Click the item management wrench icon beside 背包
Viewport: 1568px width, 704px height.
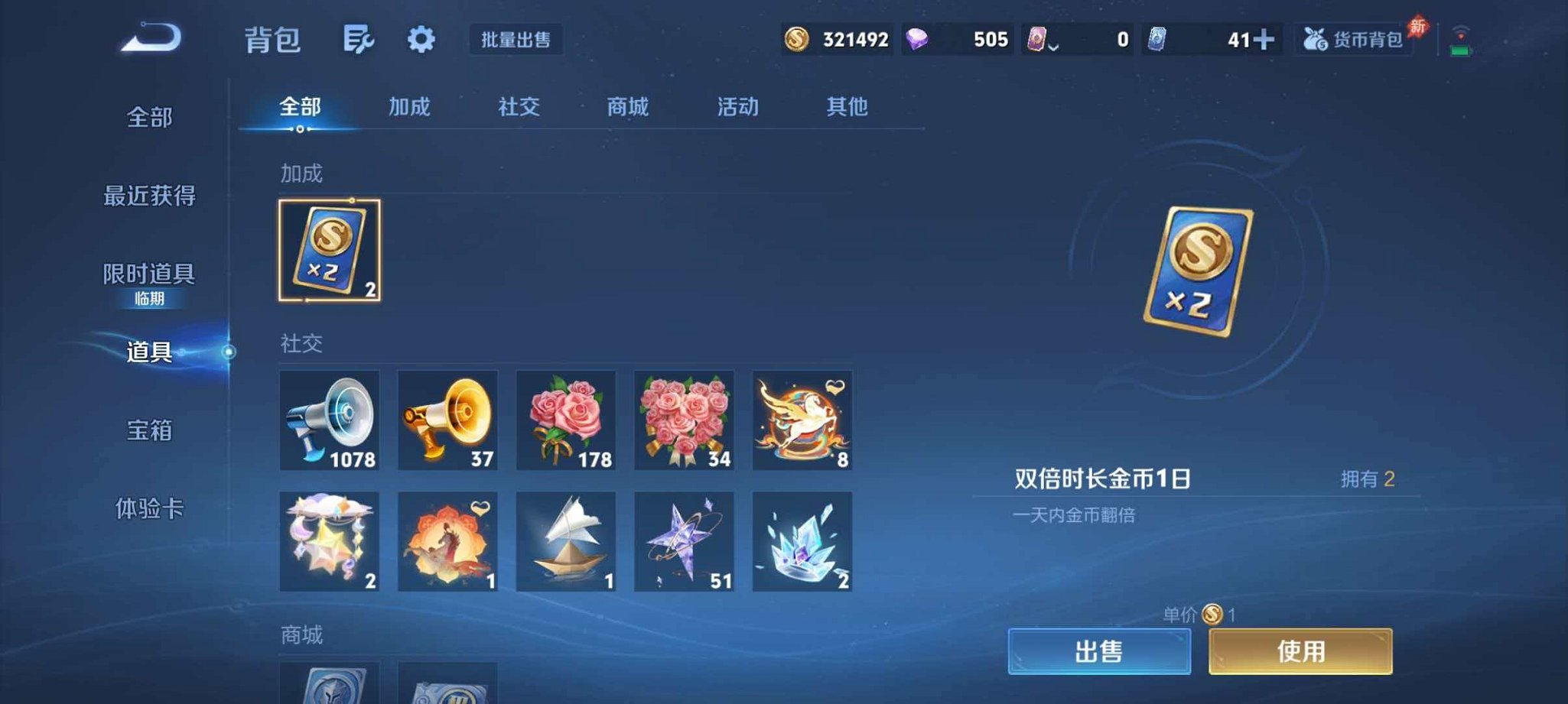(x=359, y=39)
